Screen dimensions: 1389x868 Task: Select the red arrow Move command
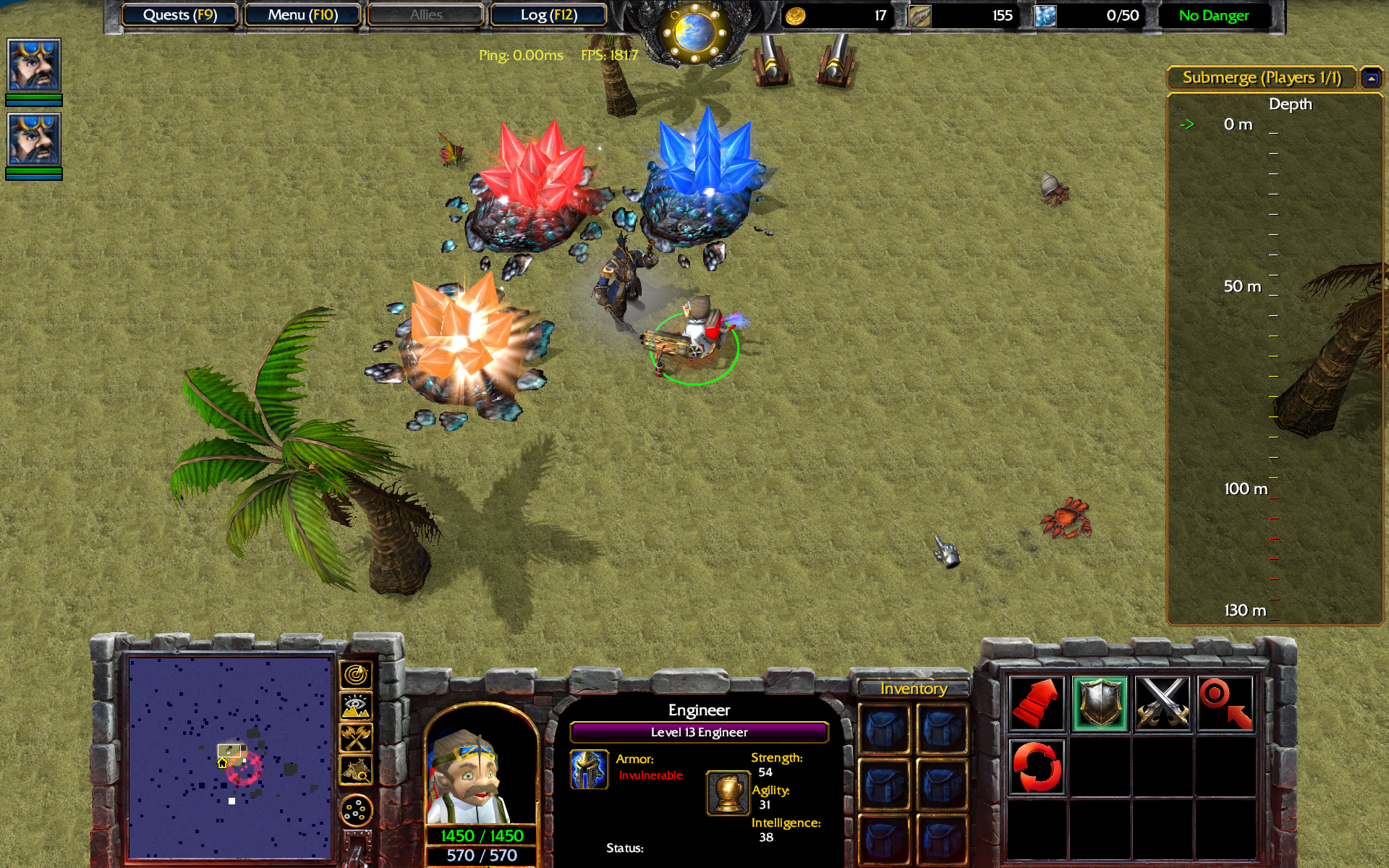tap(1037, 703)
